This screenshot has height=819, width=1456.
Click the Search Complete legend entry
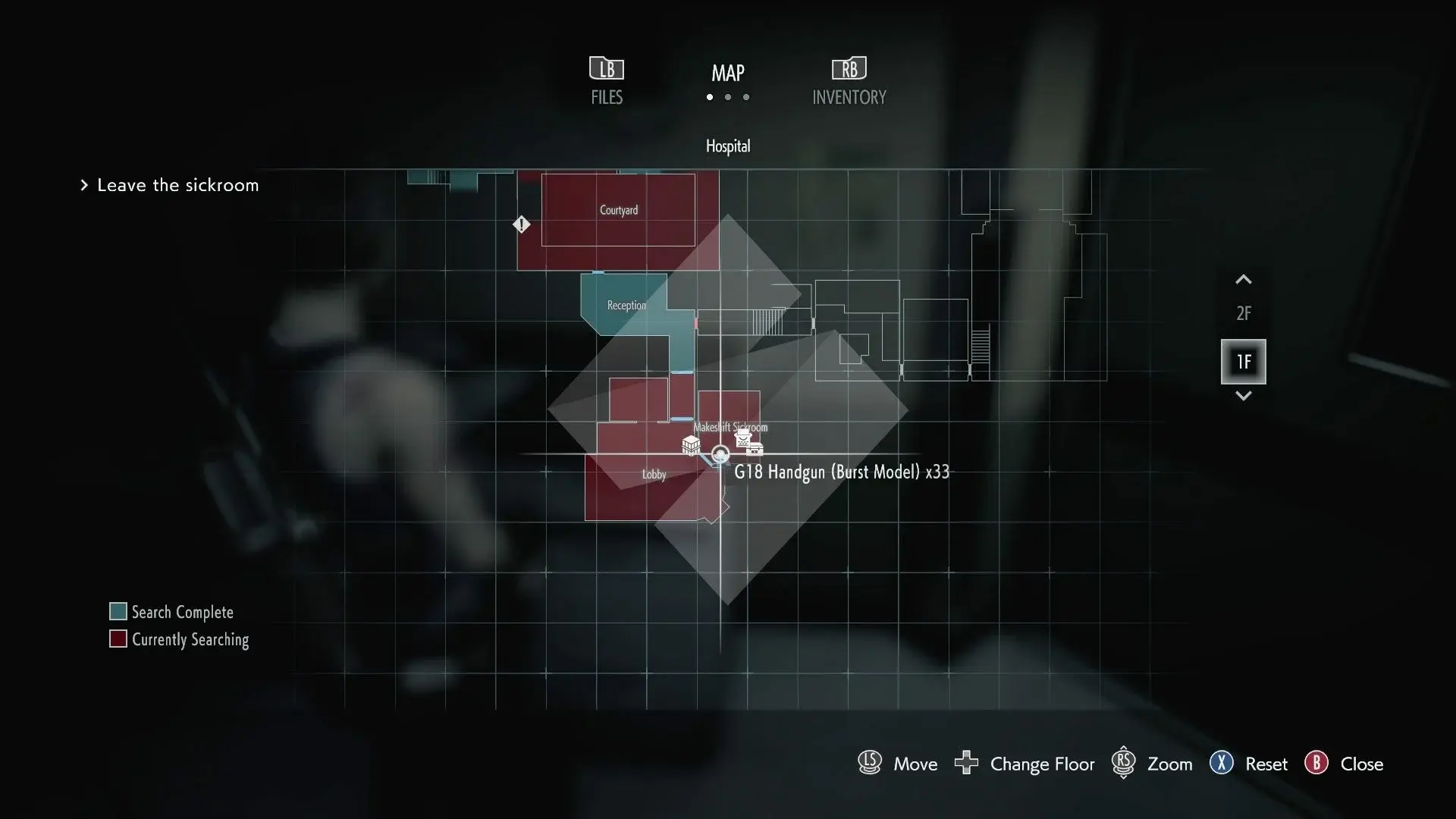click(182, 612)
